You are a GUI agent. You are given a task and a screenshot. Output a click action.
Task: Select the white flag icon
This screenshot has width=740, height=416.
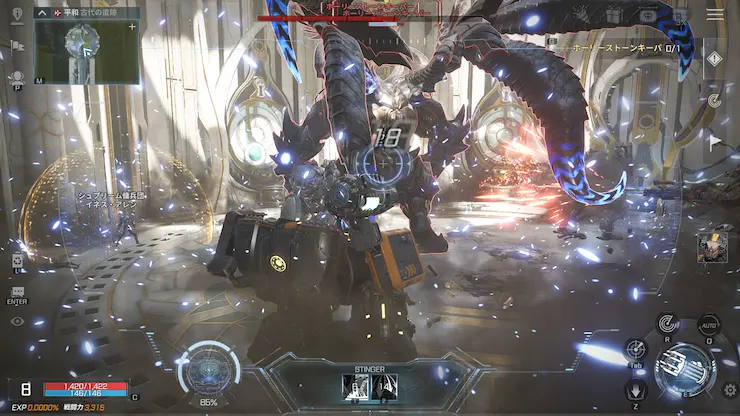714,142
